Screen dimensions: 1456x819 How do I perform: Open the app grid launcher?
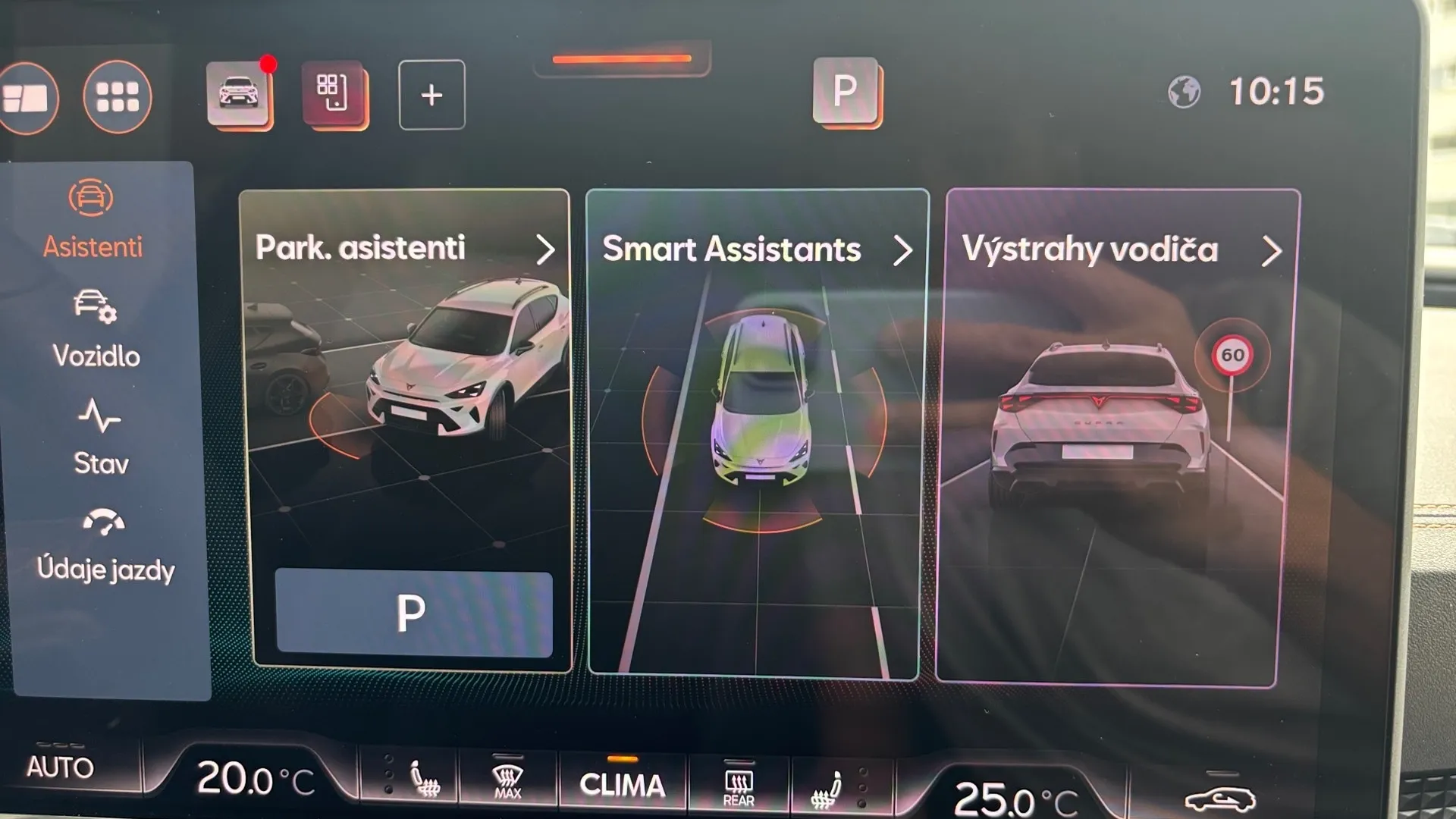[x=118, y=97]
